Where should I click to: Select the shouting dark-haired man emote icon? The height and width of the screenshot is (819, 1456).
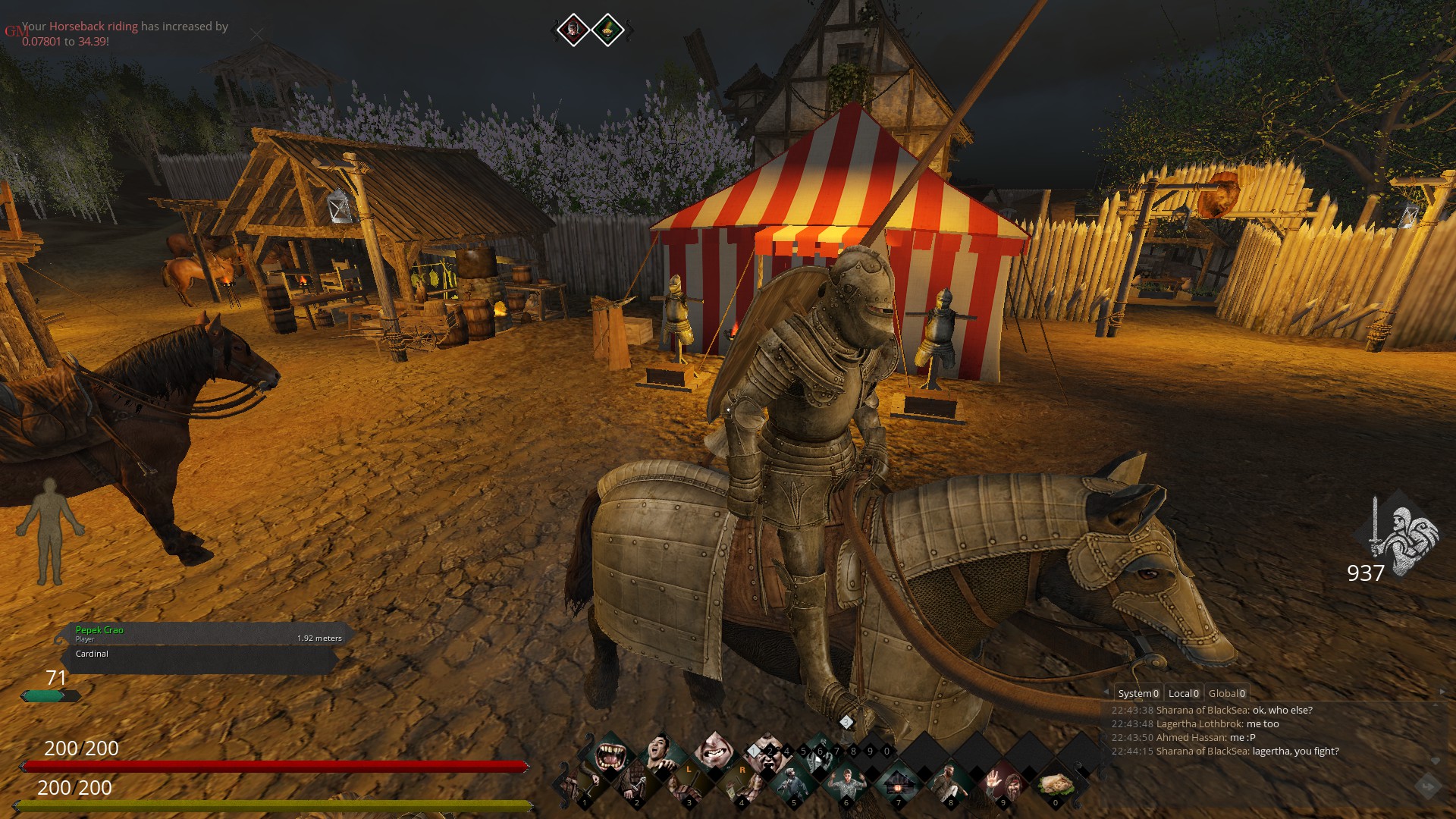pyautogui.click(x=661, y=754)
